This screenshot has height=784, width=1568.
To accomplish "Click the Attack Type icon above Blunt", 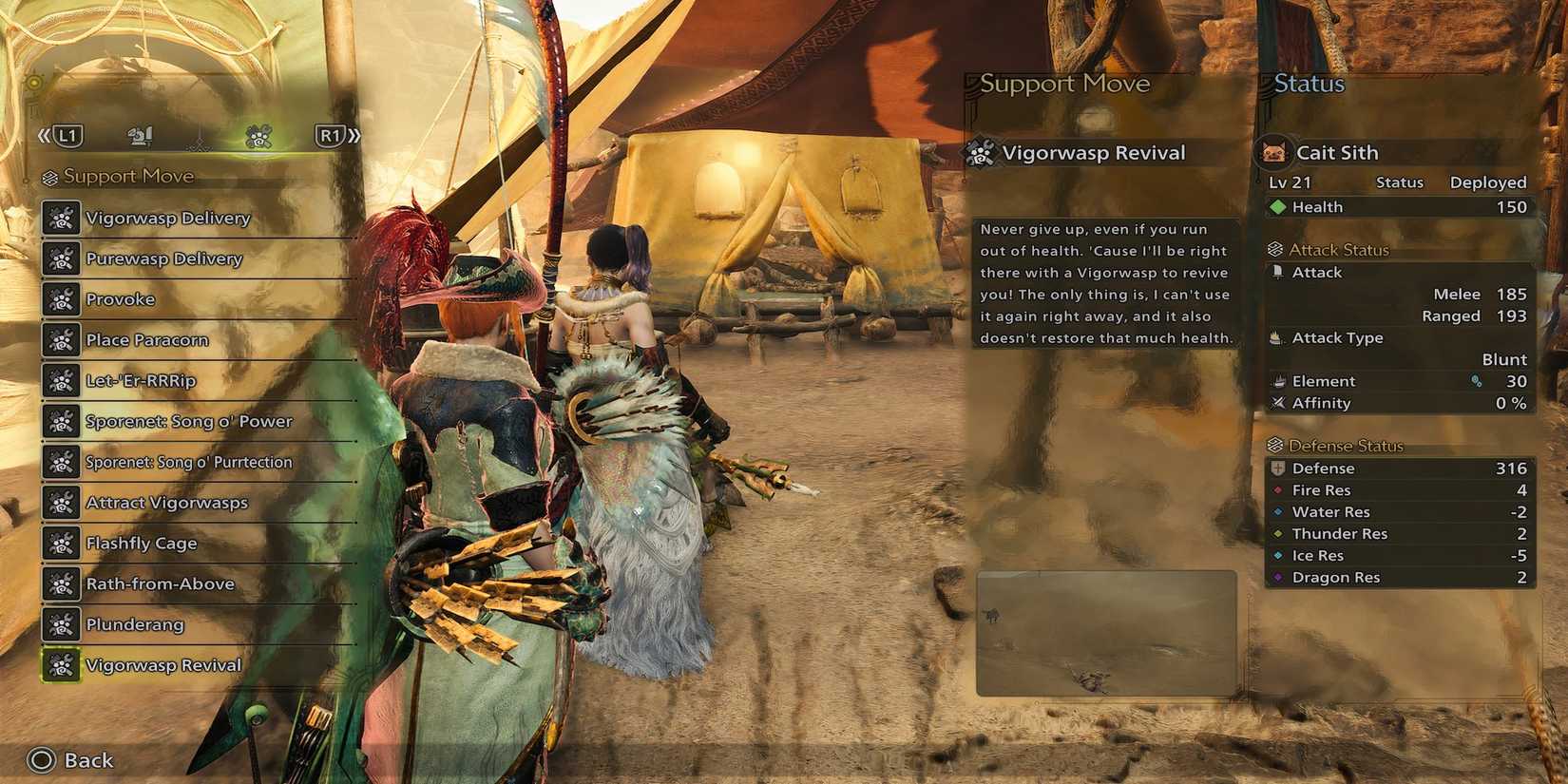I will pyautogui.click(x=1276, y=337).
